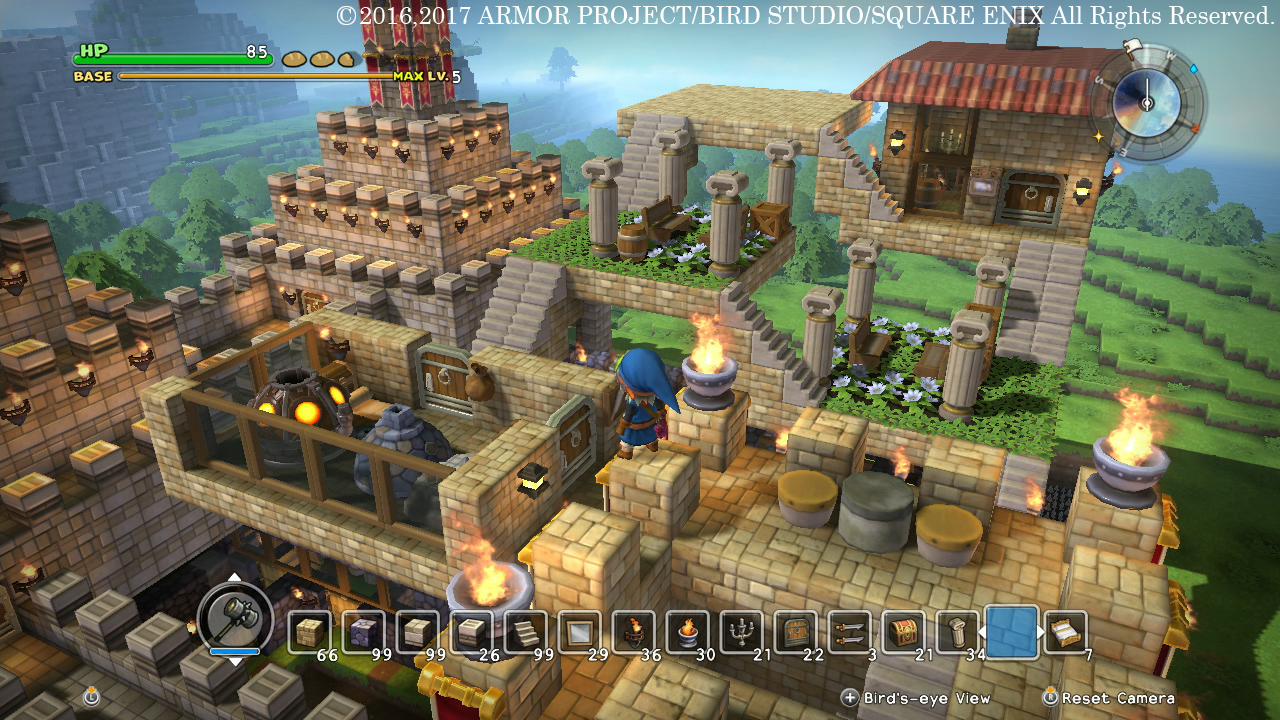Select the framed mirror window slot
Viewport: 1280px width, 720px height.
pos(580,632)
